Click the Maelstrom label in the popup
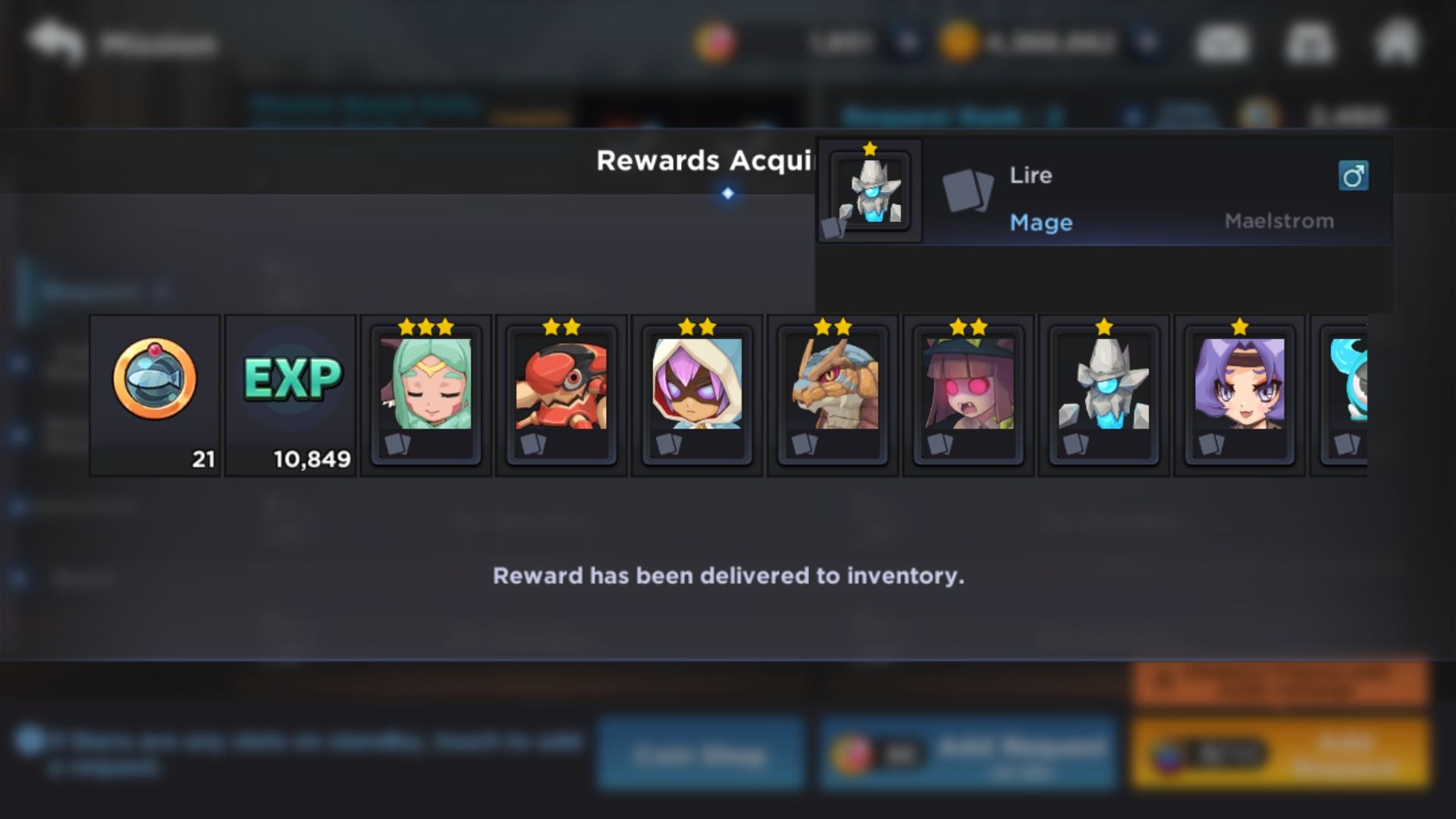This screenshot has width=1456, height=819. point(1280,221)
